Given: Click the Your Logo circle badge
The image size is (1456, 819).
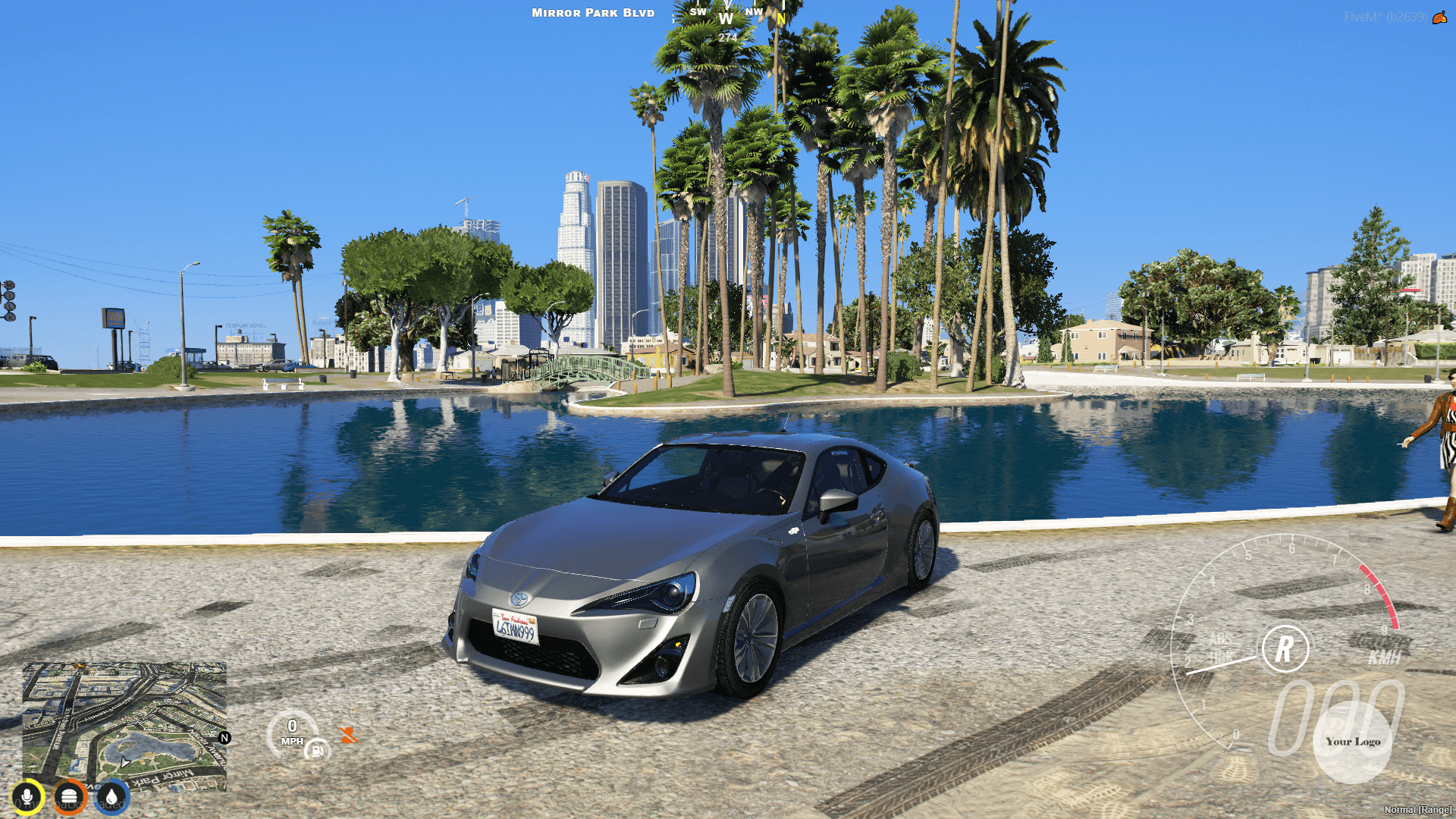Looking at the screenshot, I should pos(1354,742).
